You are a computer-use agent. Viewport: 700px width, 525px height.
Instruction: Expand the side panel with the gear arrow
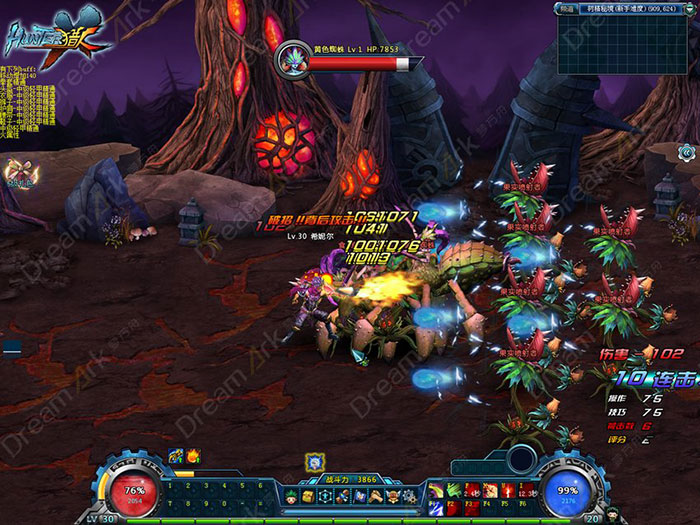click(x=686, y=151)
